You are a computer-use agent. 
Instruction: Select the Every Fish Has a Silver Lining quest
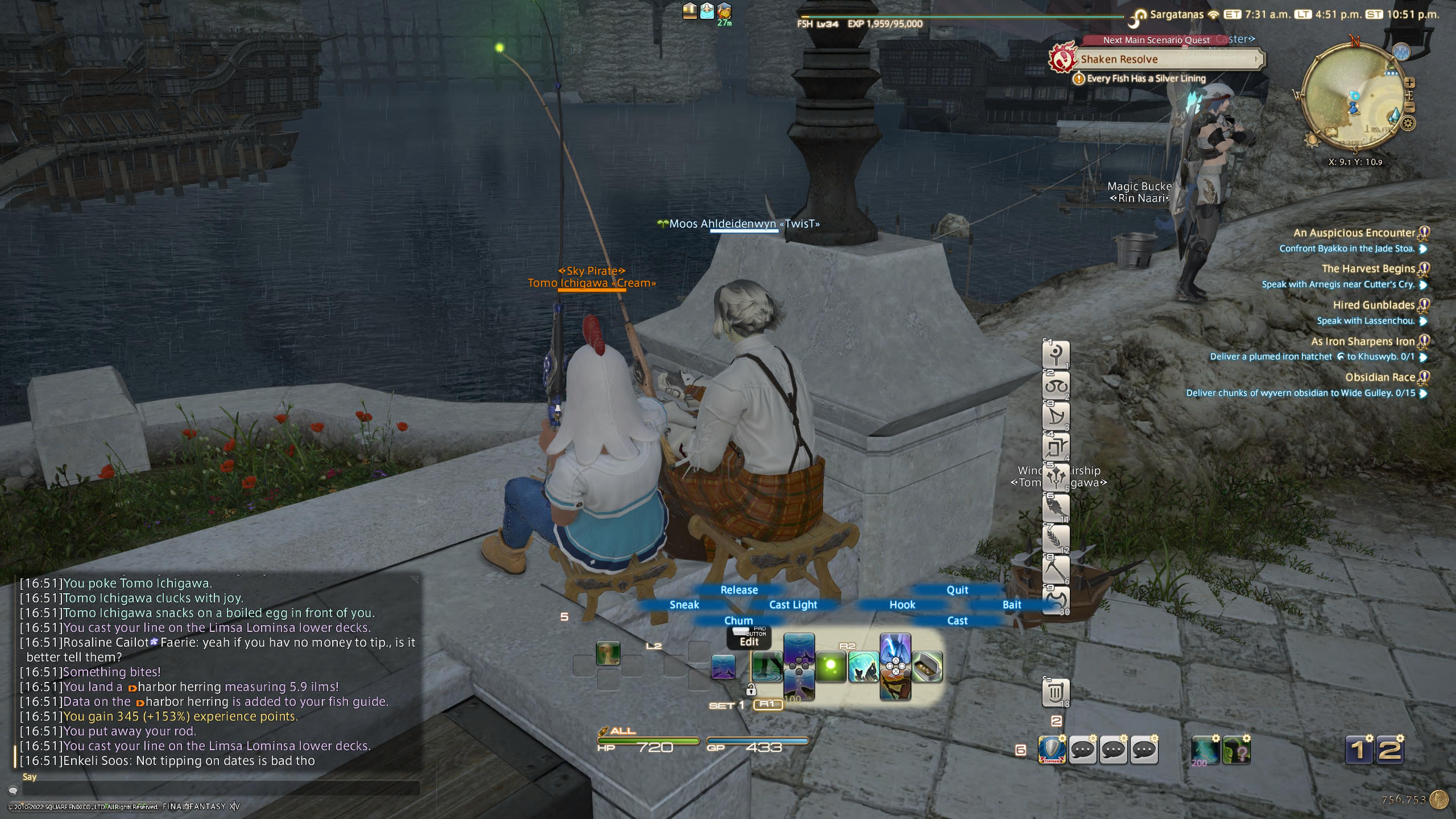1146,78
